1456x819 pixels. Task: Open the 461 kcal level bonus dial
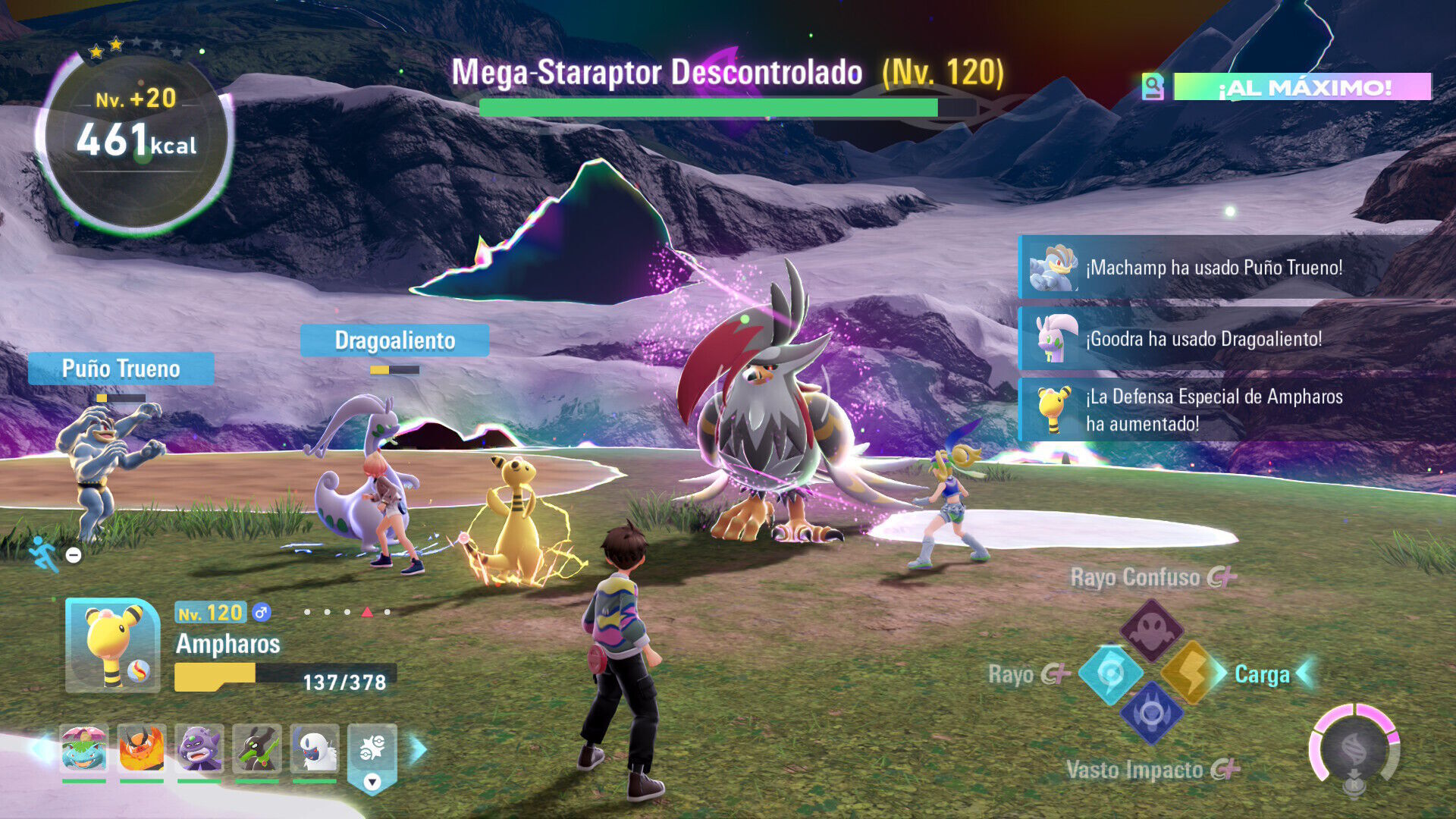click(x=136, y=140)
